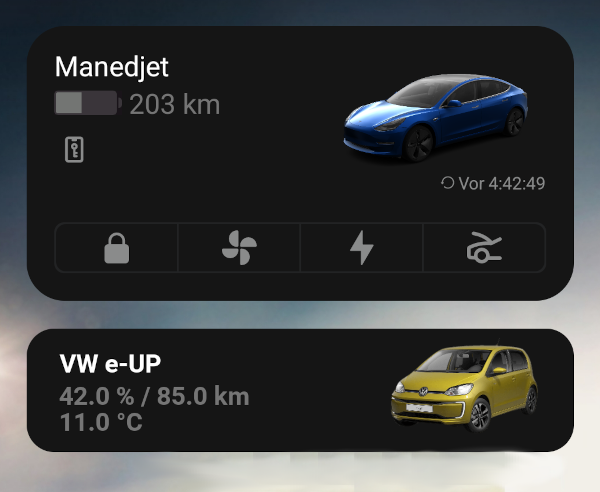Screen dimensions: 600x492
Task: Activate the climate fan button
Action: 239,248
